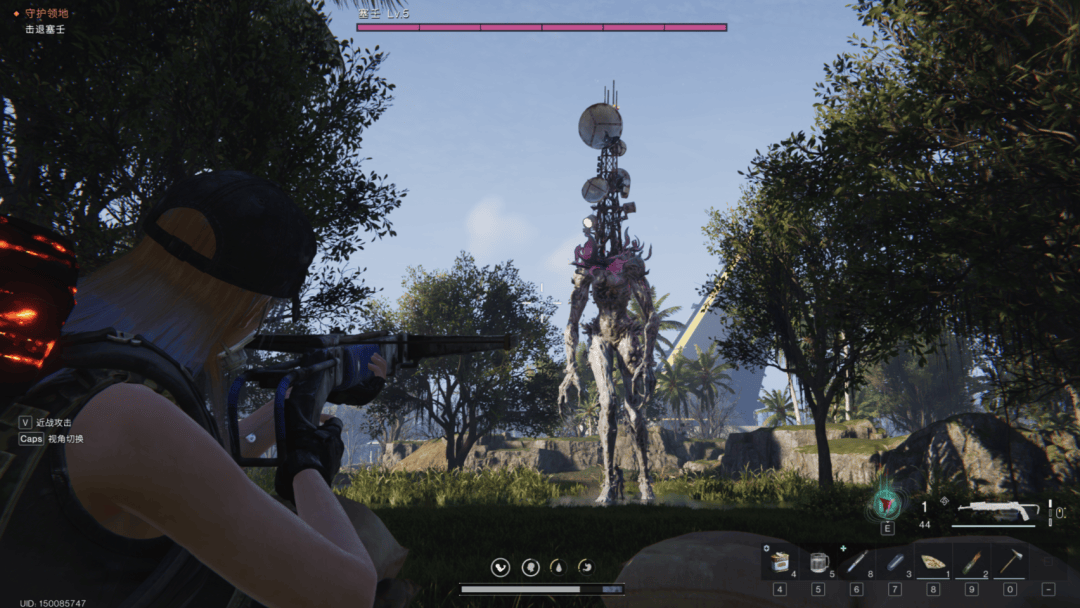1080x608 pixels.
Task: Activate the teal glowing skill icon
Action: (x=887, y=505)
